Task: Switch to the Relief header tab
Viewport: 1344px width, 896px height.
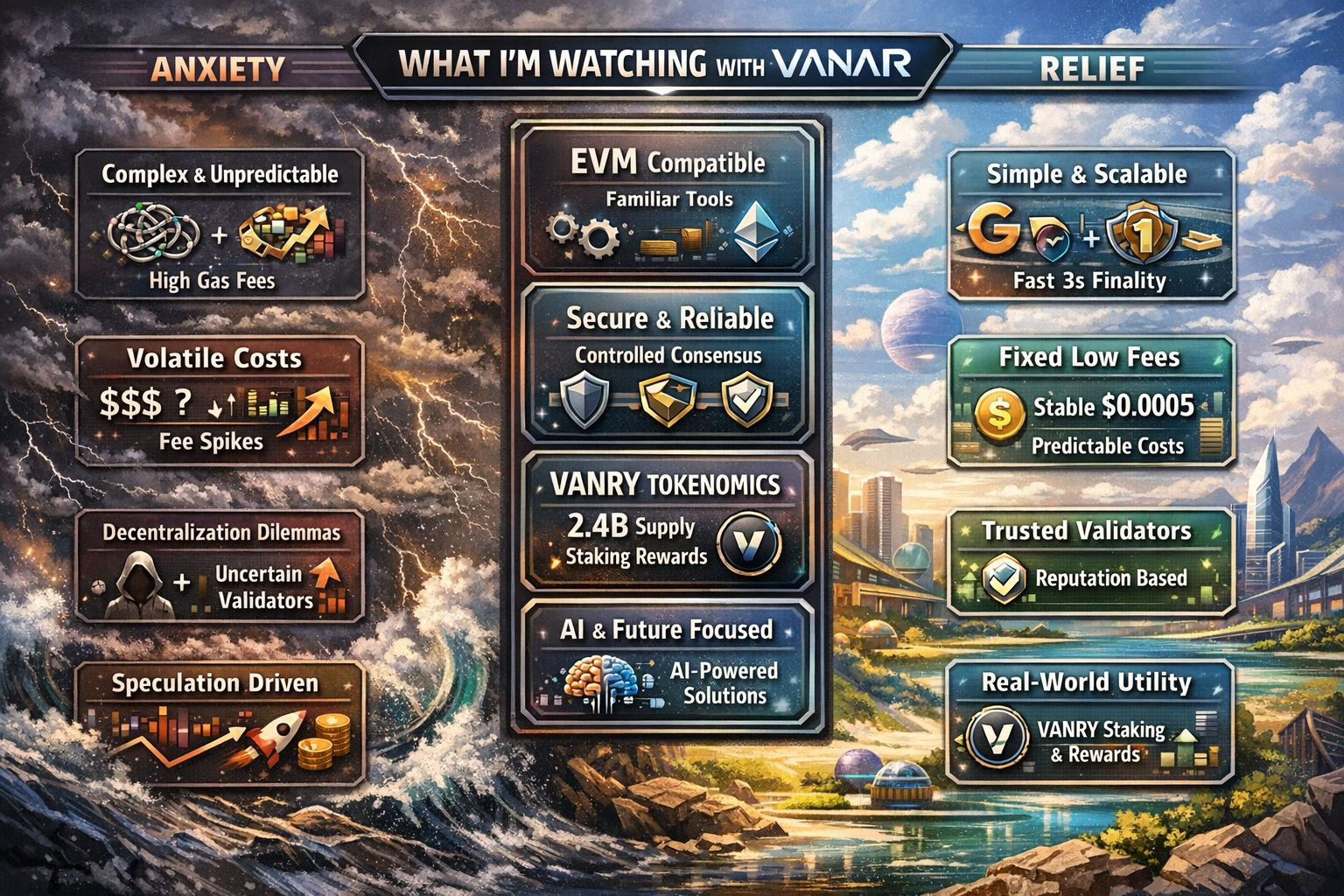Action: click(x=1092, y=68)
